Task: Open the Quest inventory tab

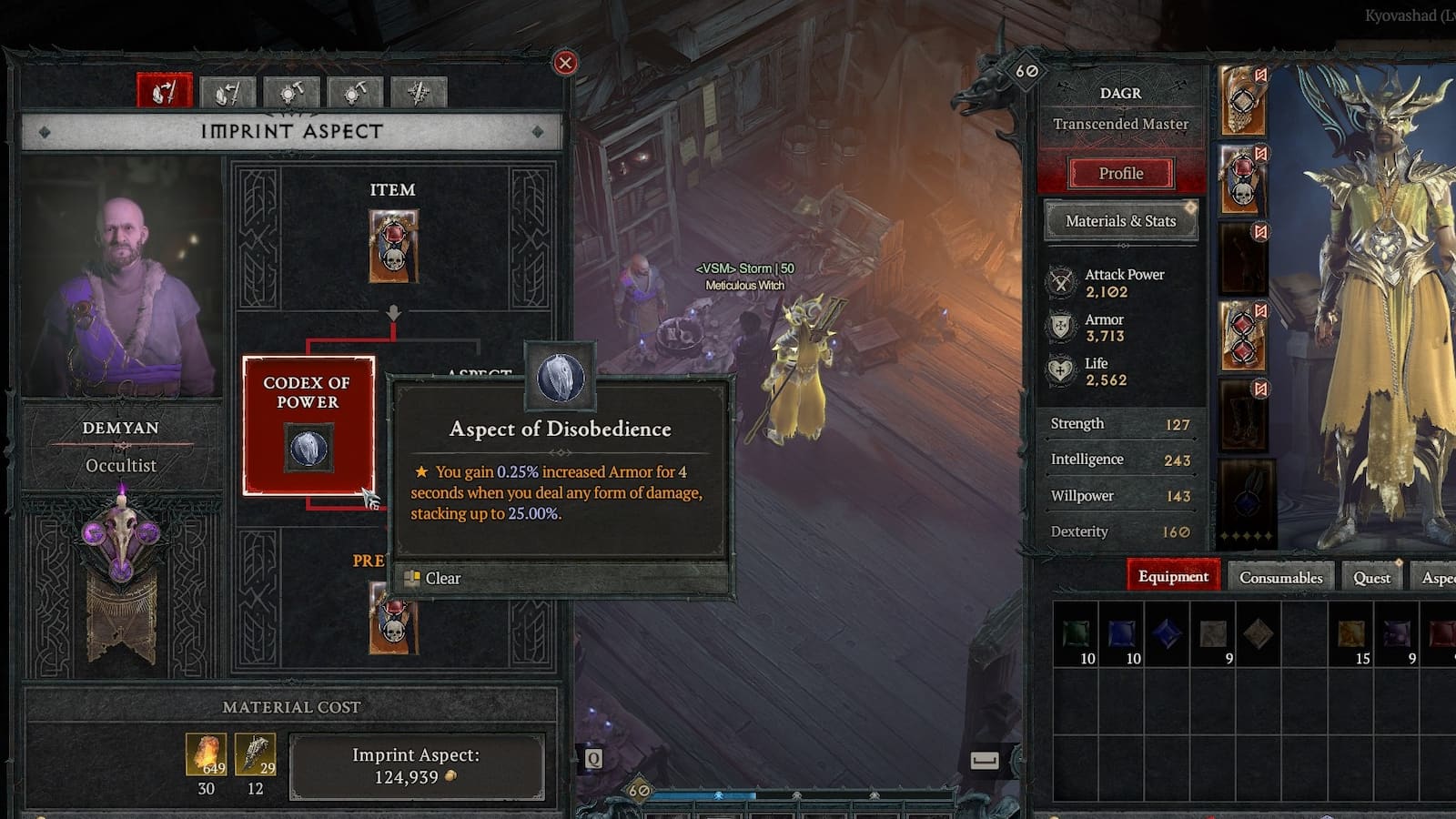Action: coord(1370,577)
